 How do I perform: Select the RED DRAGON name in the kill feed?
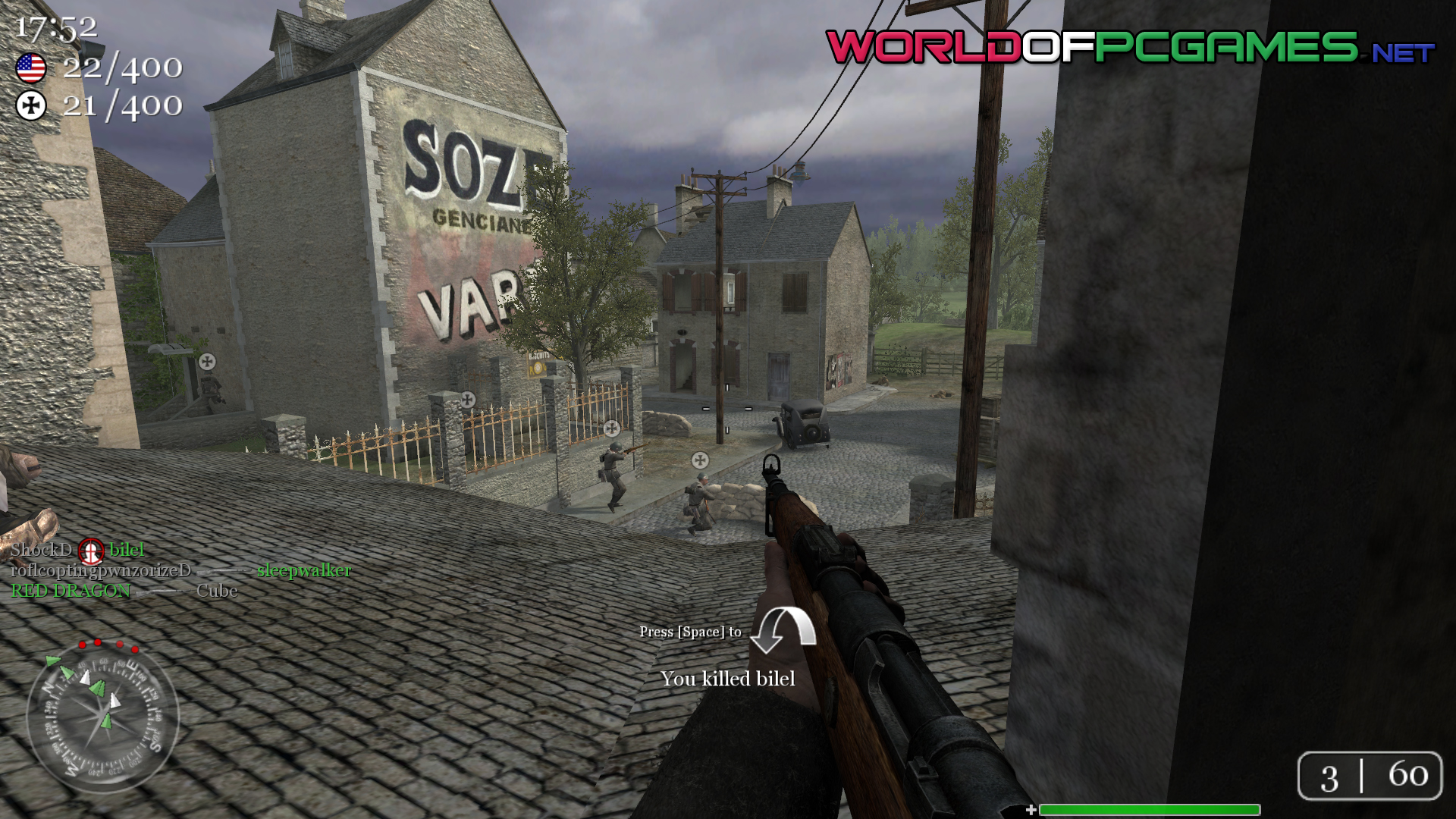pos(71,591)
